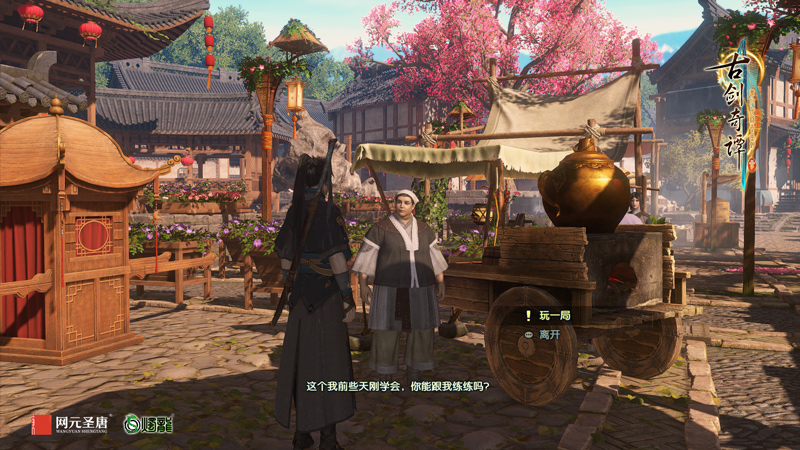Select 离开 to leave the conversation
The width and height of the screenshot is (800, 450).
click(x=551, y=335)
